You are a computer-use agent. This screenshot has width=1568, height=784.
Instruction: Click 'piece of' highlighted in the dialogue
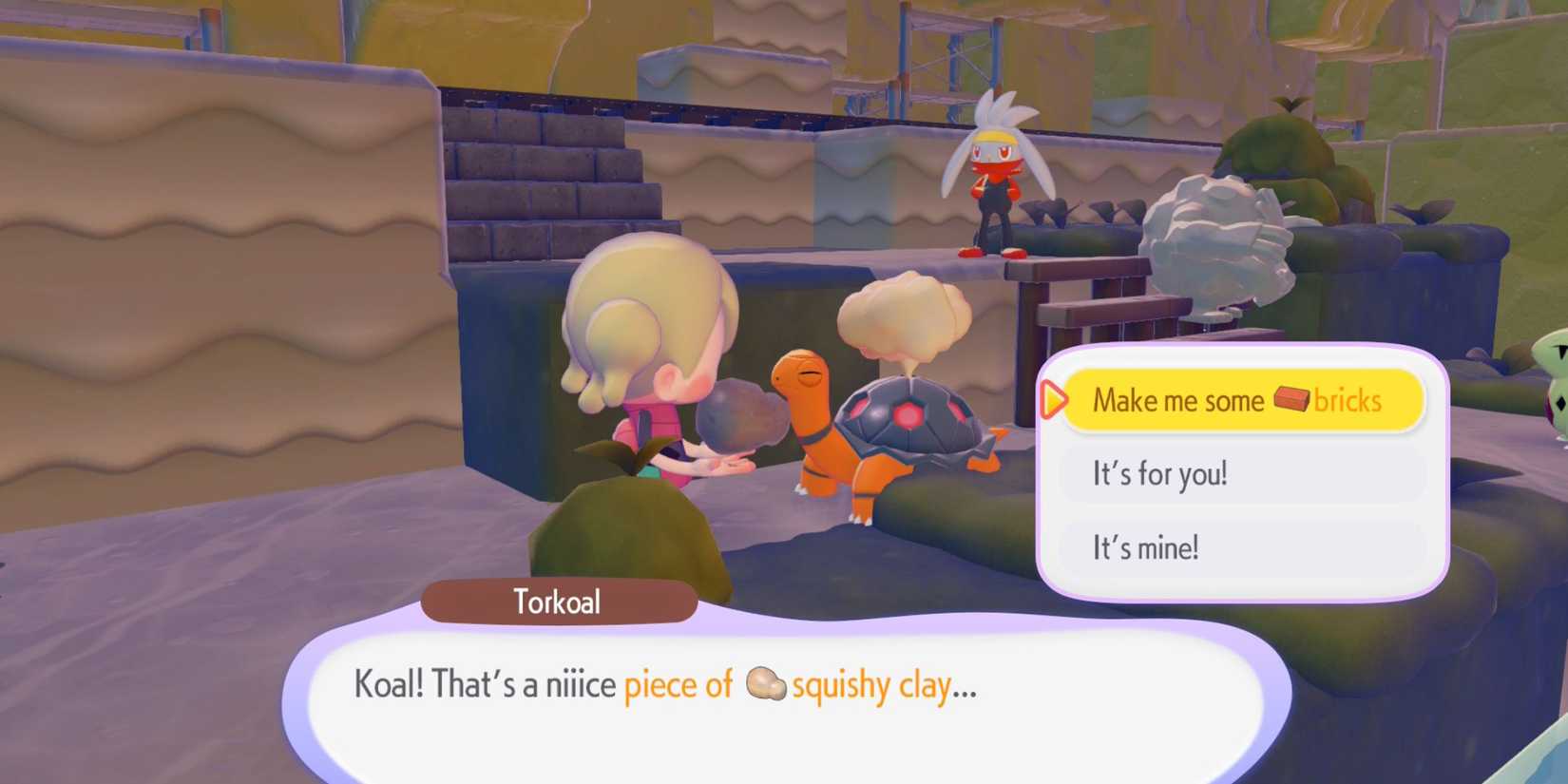679,684
